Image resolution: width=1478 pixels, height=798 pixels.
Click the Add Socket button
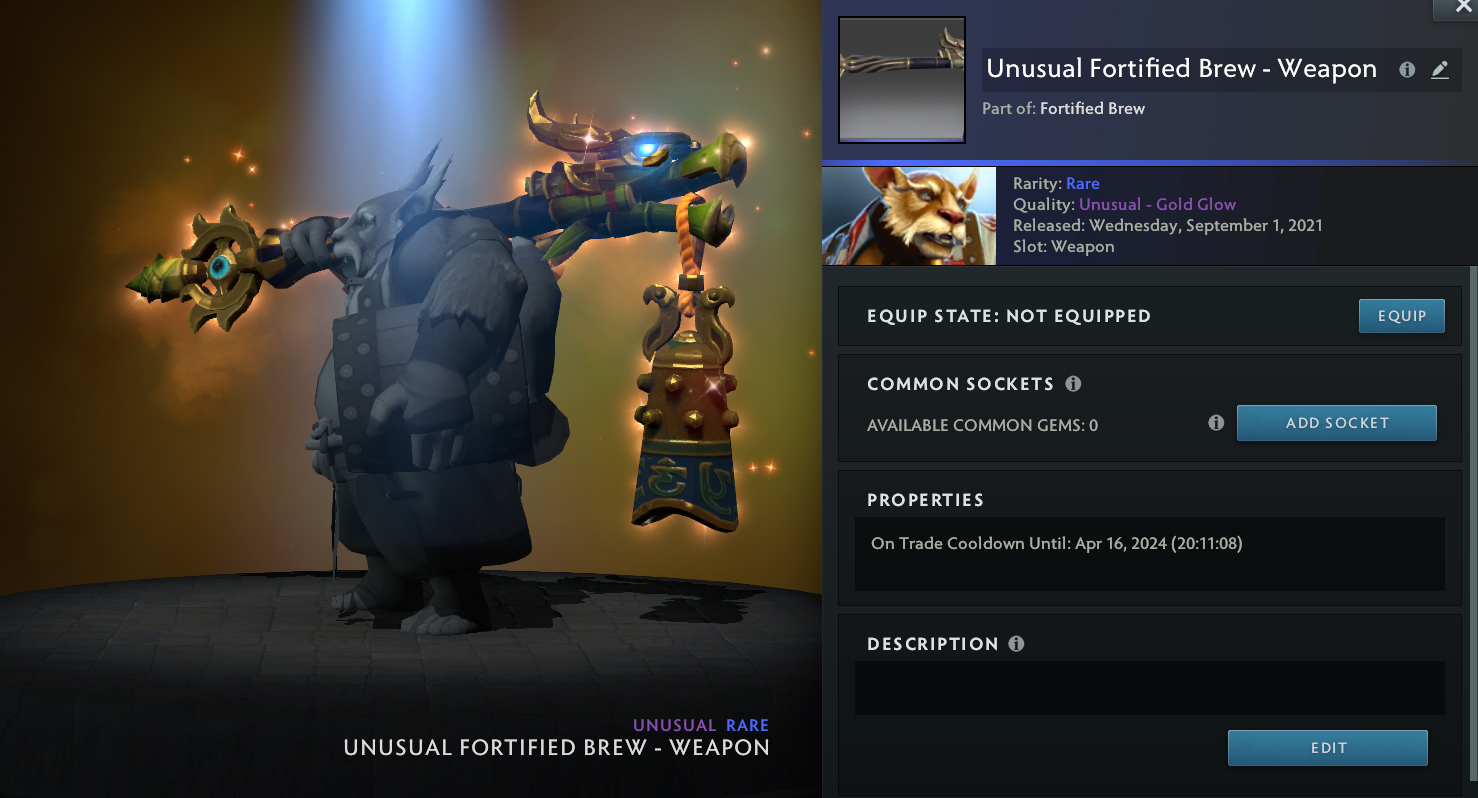[x=1336, y=423]
